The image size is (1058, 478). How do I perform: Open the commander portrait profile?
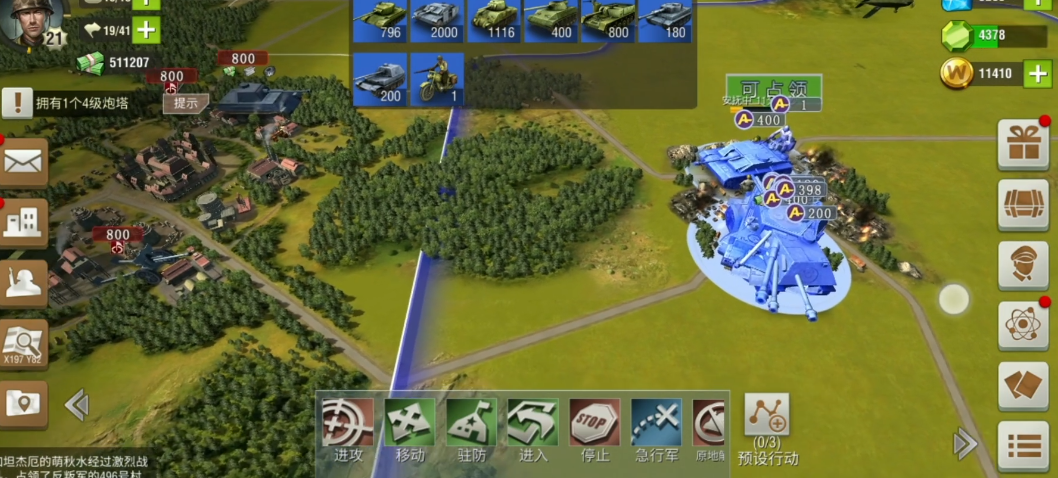click(30, 22)
